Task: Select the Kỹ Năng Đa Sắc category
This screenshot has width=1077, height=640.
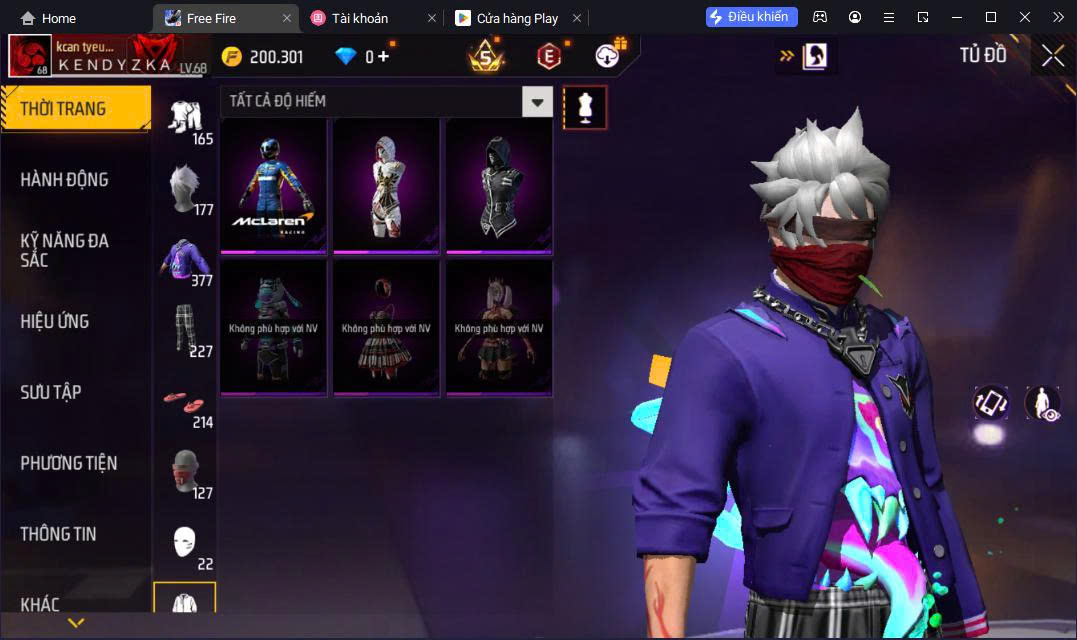Action: coord(64,250)
